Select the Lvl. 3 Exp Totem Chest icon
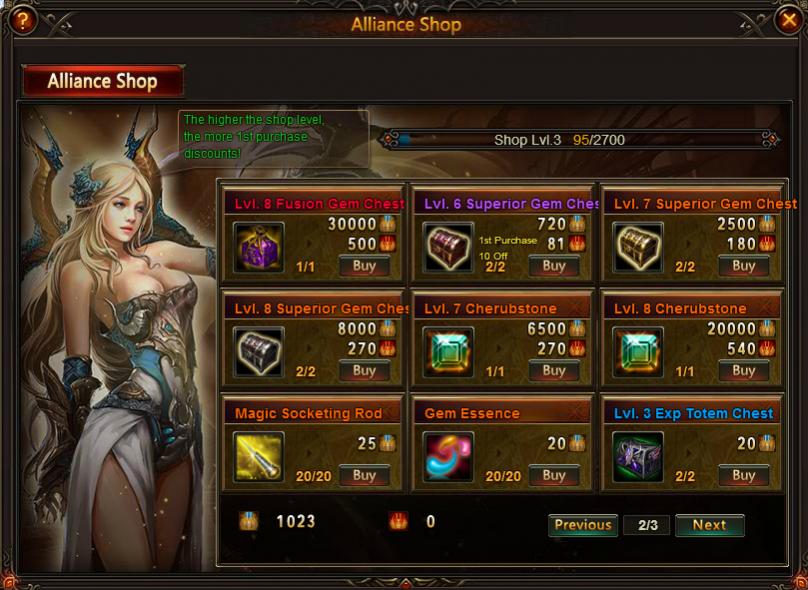This screenshot has width=808, height=590. point(638,456)
